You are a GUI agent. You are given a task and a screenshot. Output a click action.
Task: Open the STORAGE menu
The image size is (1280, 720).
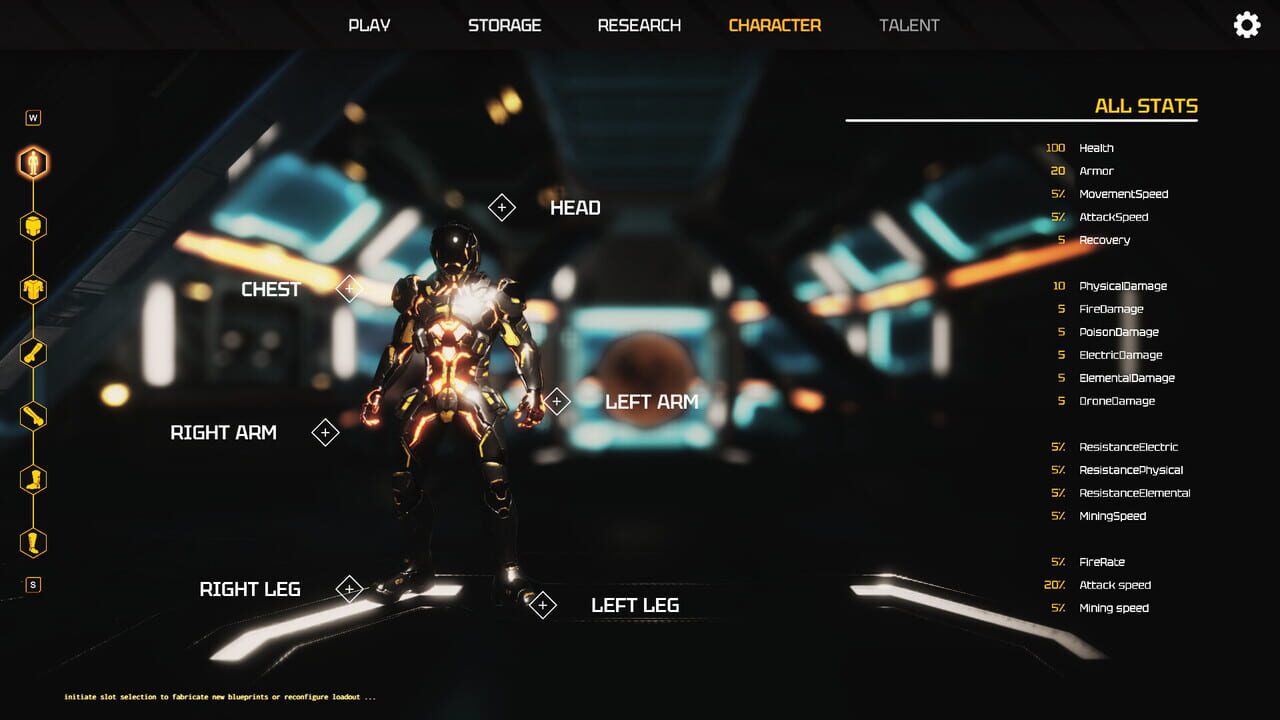click(x=504, y=25)
